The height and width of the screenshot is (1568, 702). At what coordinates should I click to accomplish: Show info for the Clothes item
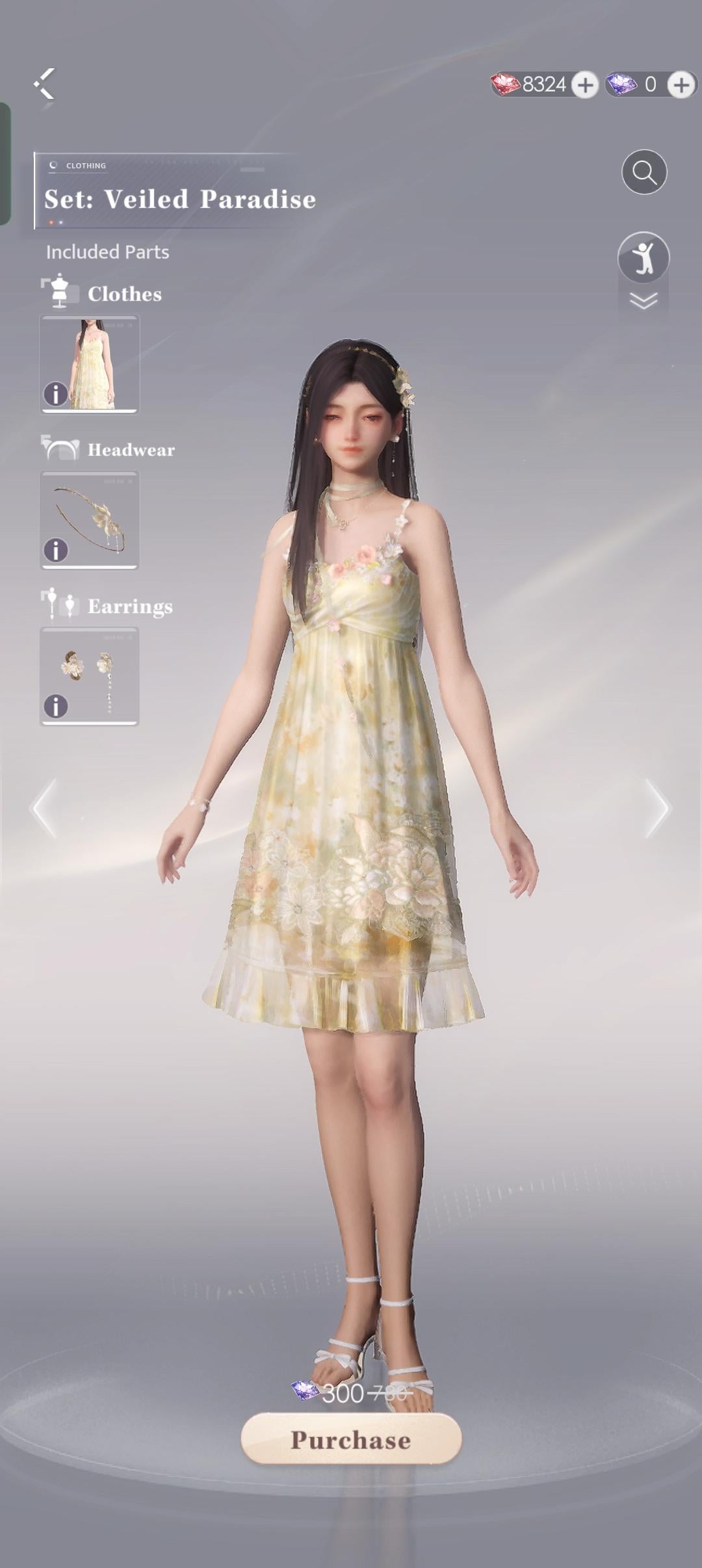point(56,394)
